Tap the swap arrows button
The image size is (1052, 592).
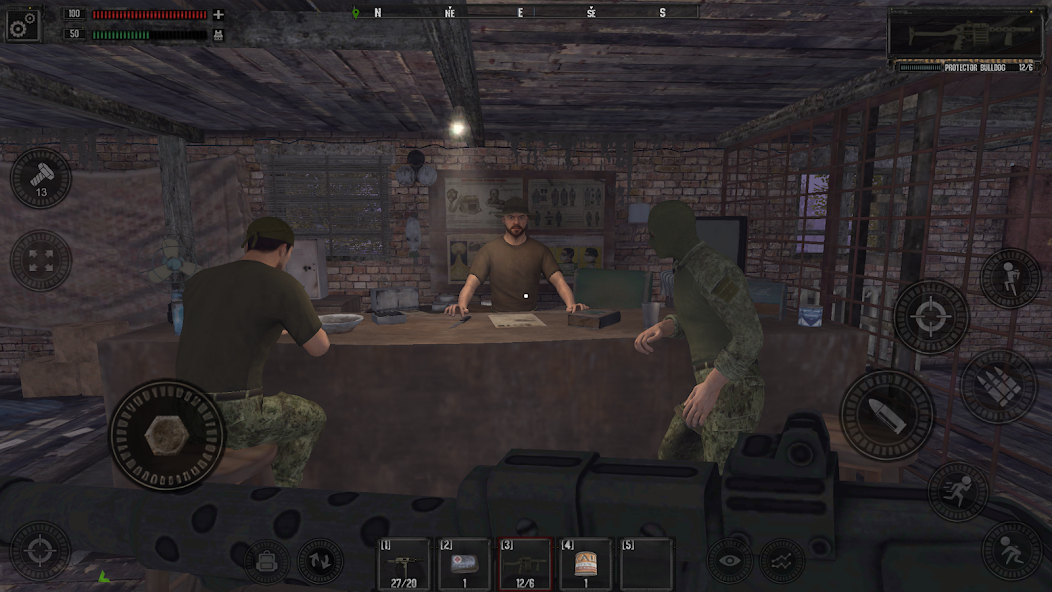click(320, 561)
